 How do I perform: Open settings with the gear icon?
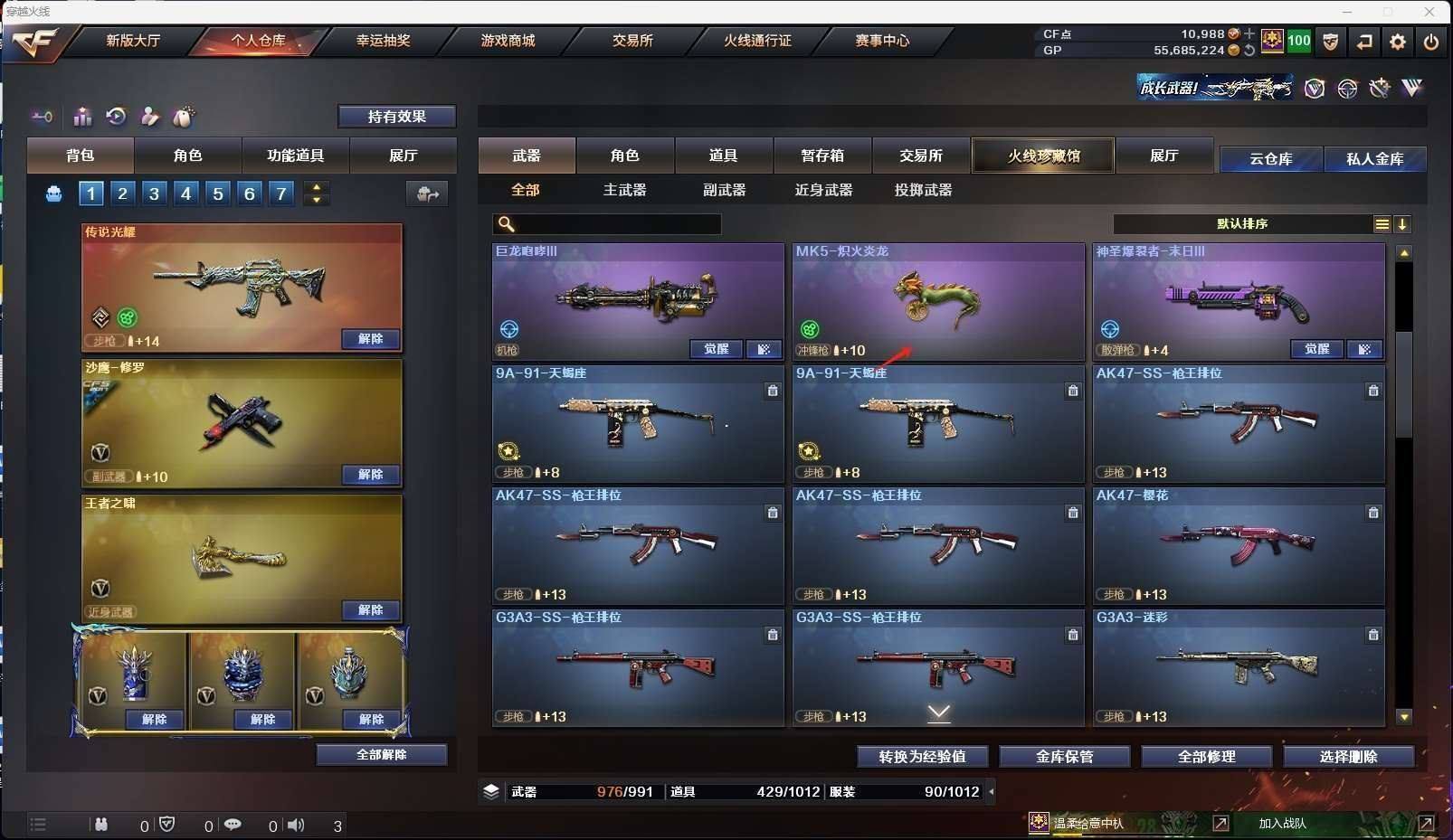1398,42
